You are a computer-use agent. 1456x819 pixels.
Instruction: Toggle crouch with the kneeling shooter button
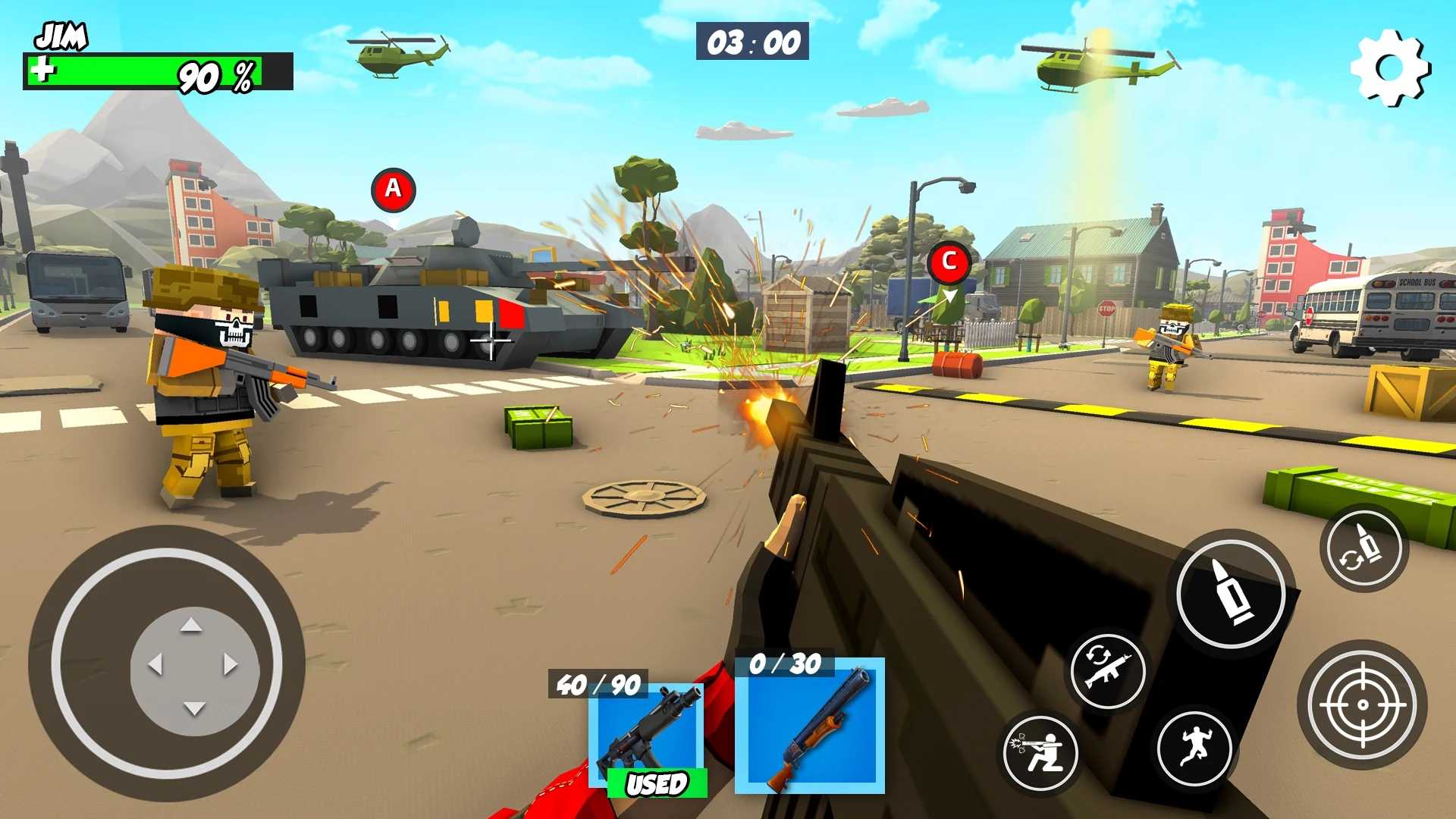[x=1040, y=753]
